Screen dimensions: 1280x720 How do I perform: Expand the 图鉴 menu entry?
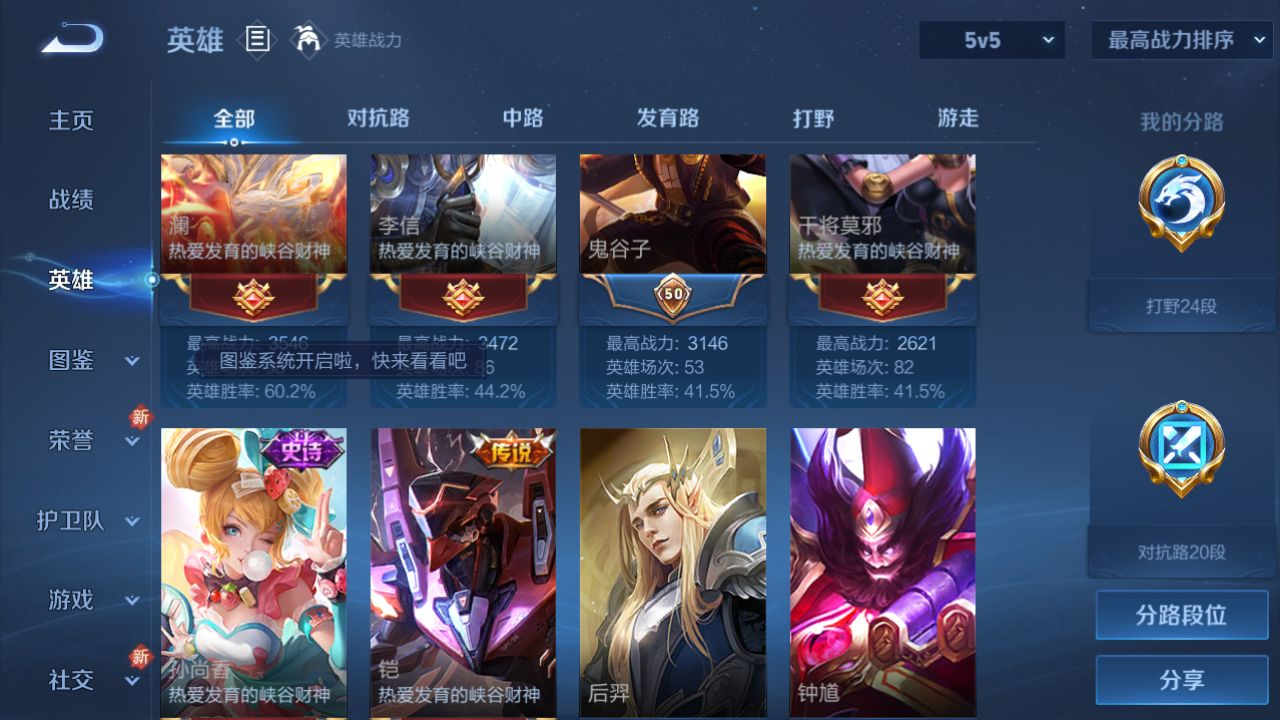[x=88, y=360]
